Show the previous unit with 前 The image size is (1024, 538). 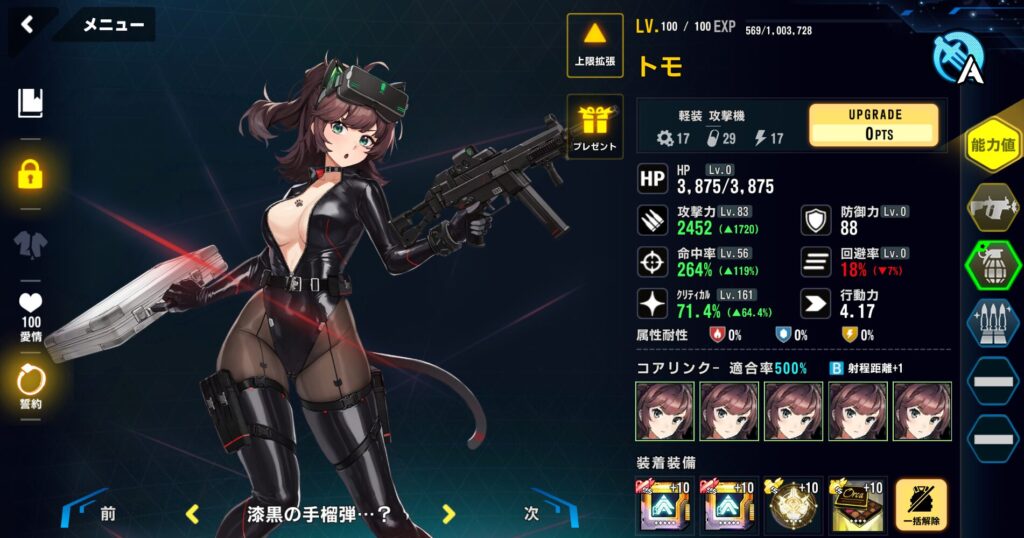[107, 514]
